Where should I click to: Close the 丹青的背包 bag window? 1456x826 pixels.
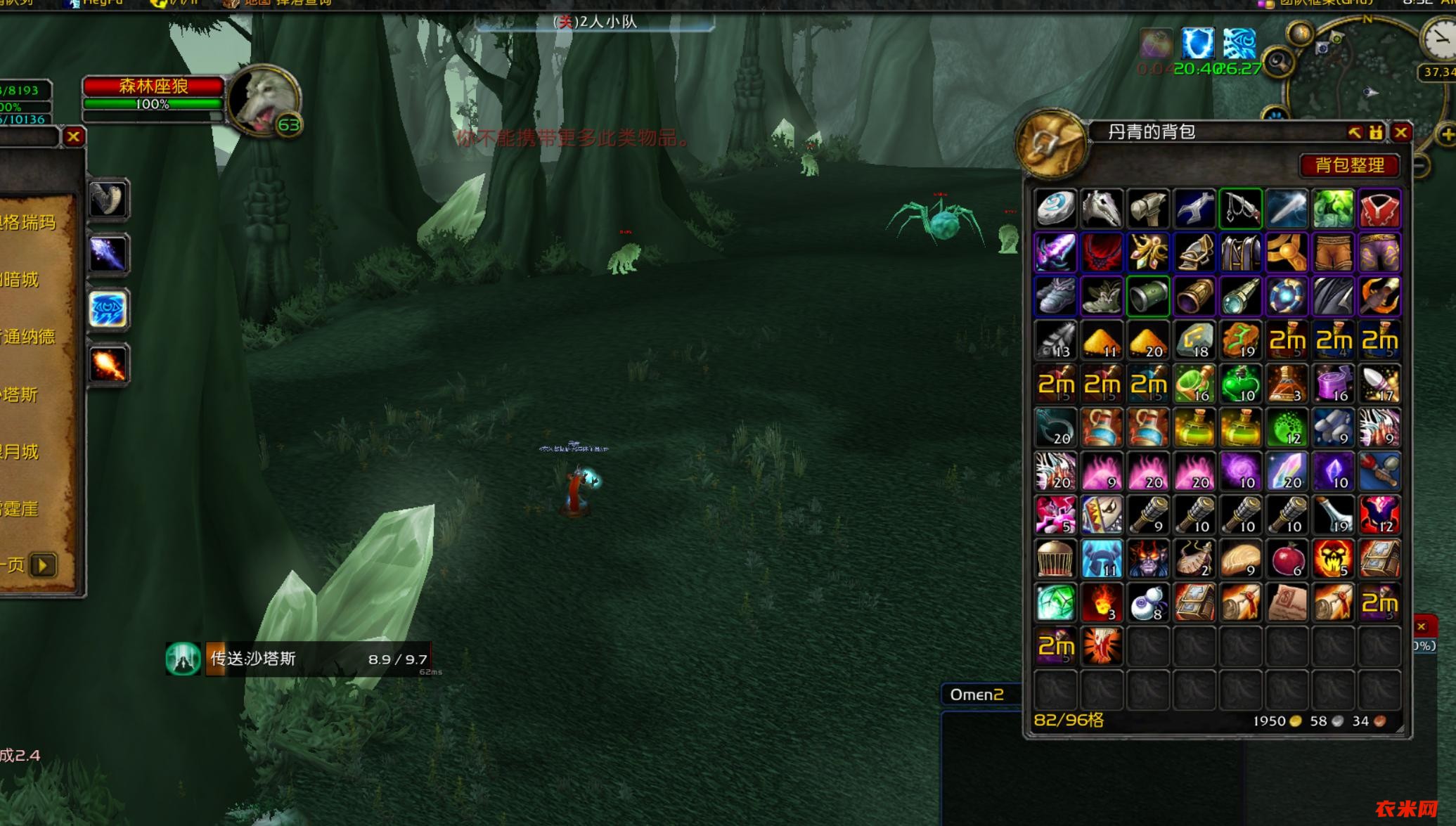(1401, 132)
